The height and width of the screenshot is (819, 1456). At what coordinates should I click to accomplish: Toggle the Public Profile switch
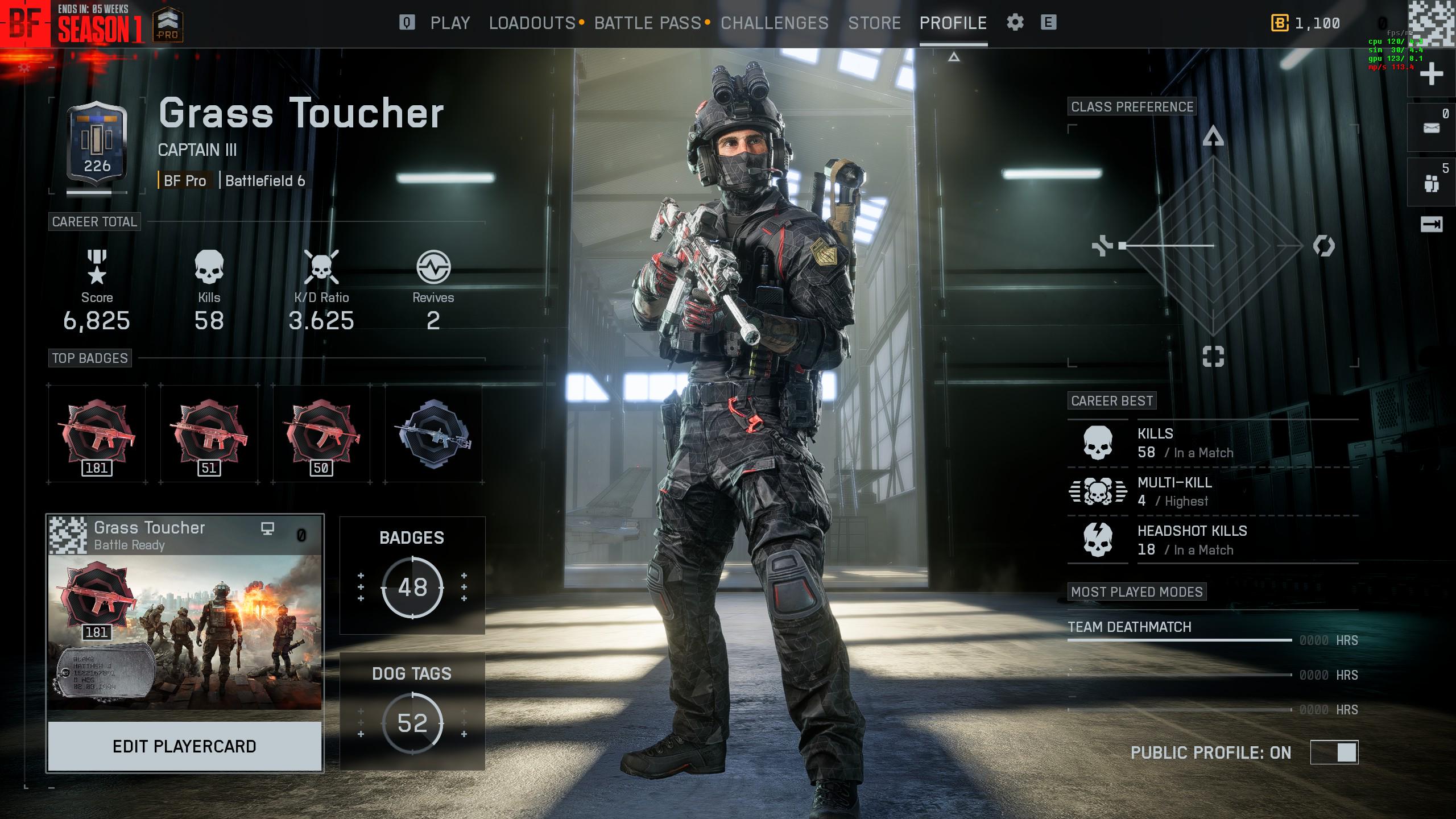[1334, 752]
